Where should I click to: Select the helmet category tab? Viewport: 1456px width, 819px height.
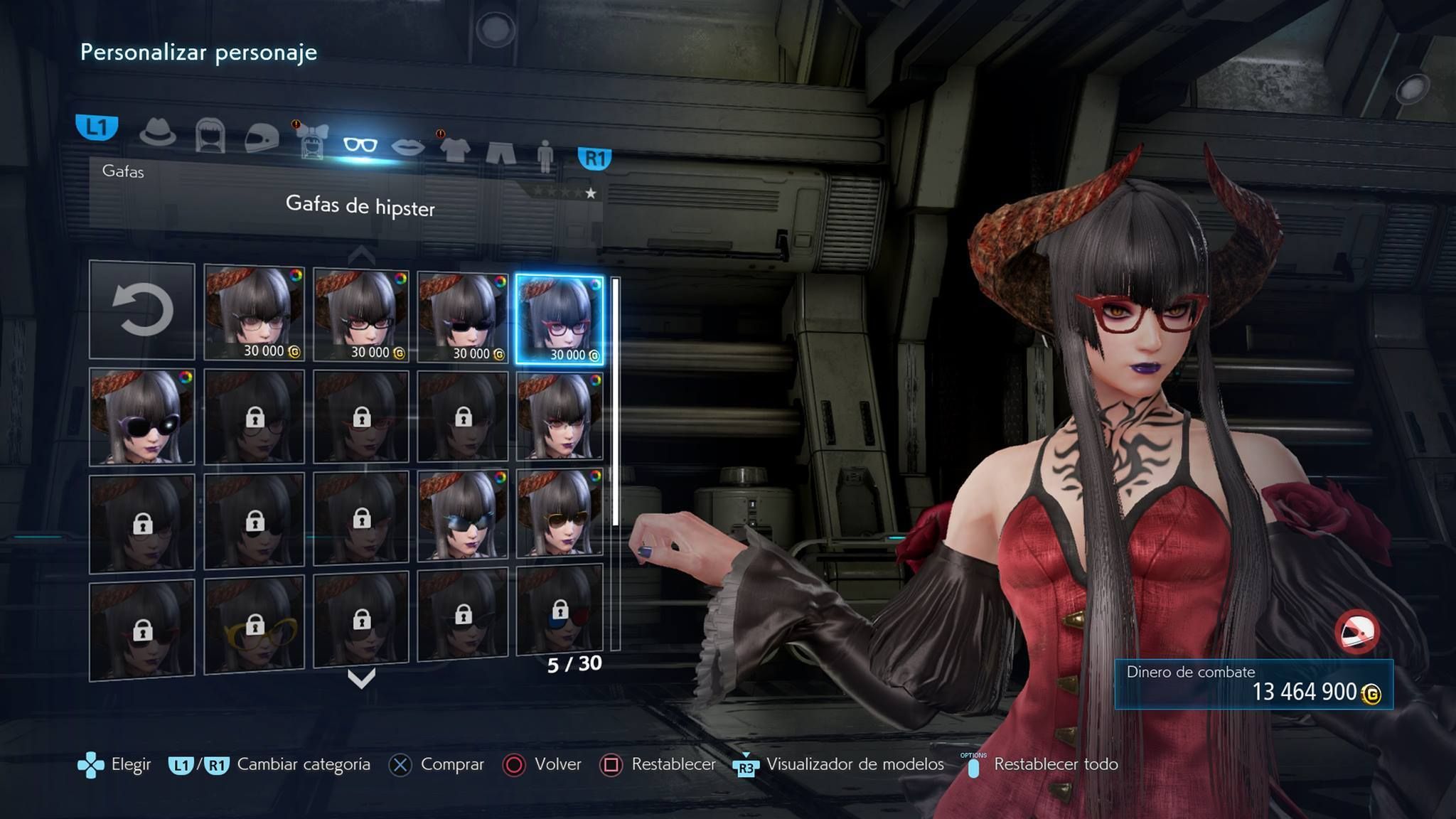(x=261, y=137)
